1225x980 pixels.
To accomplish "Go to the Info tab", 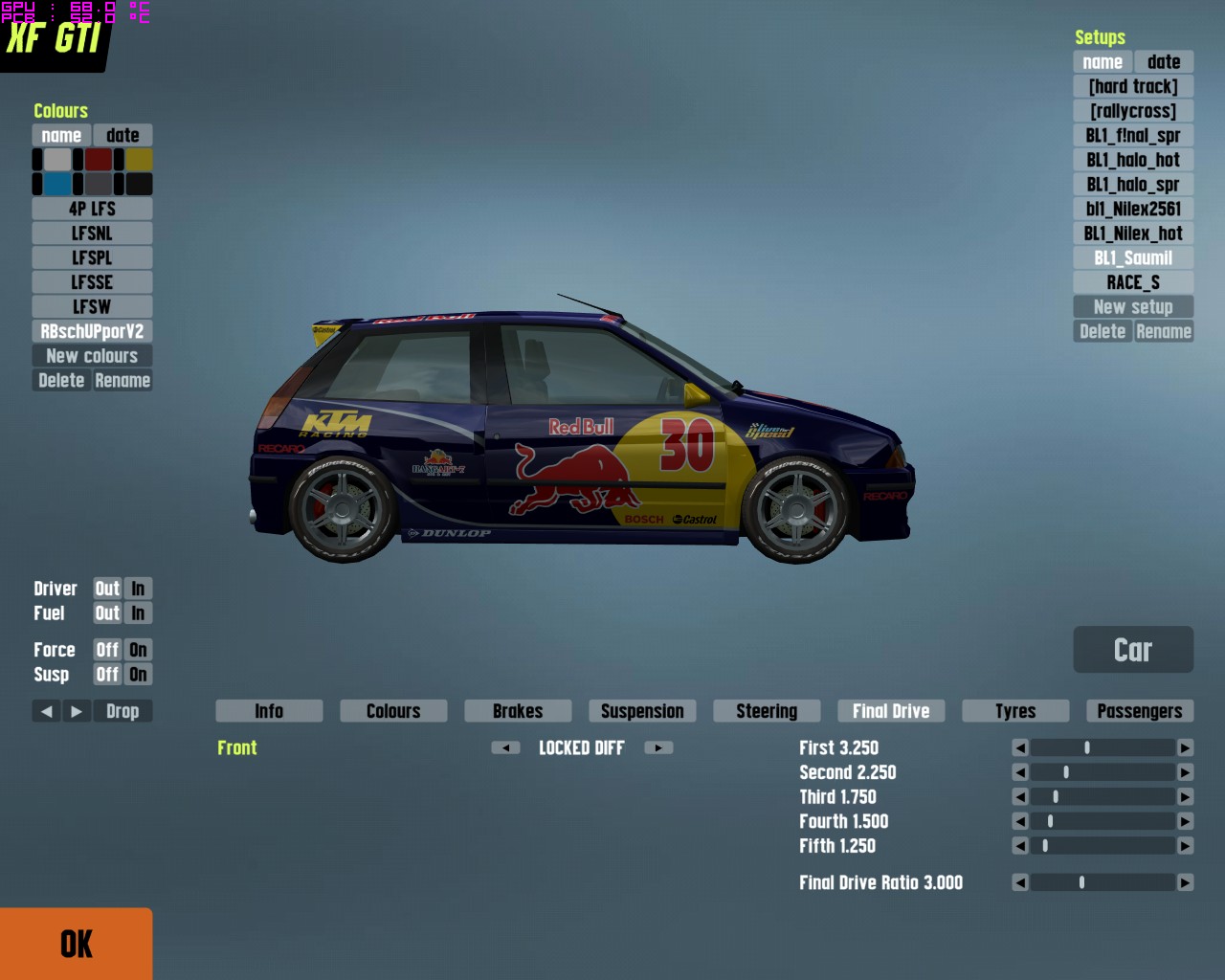I will coord(269,711).
